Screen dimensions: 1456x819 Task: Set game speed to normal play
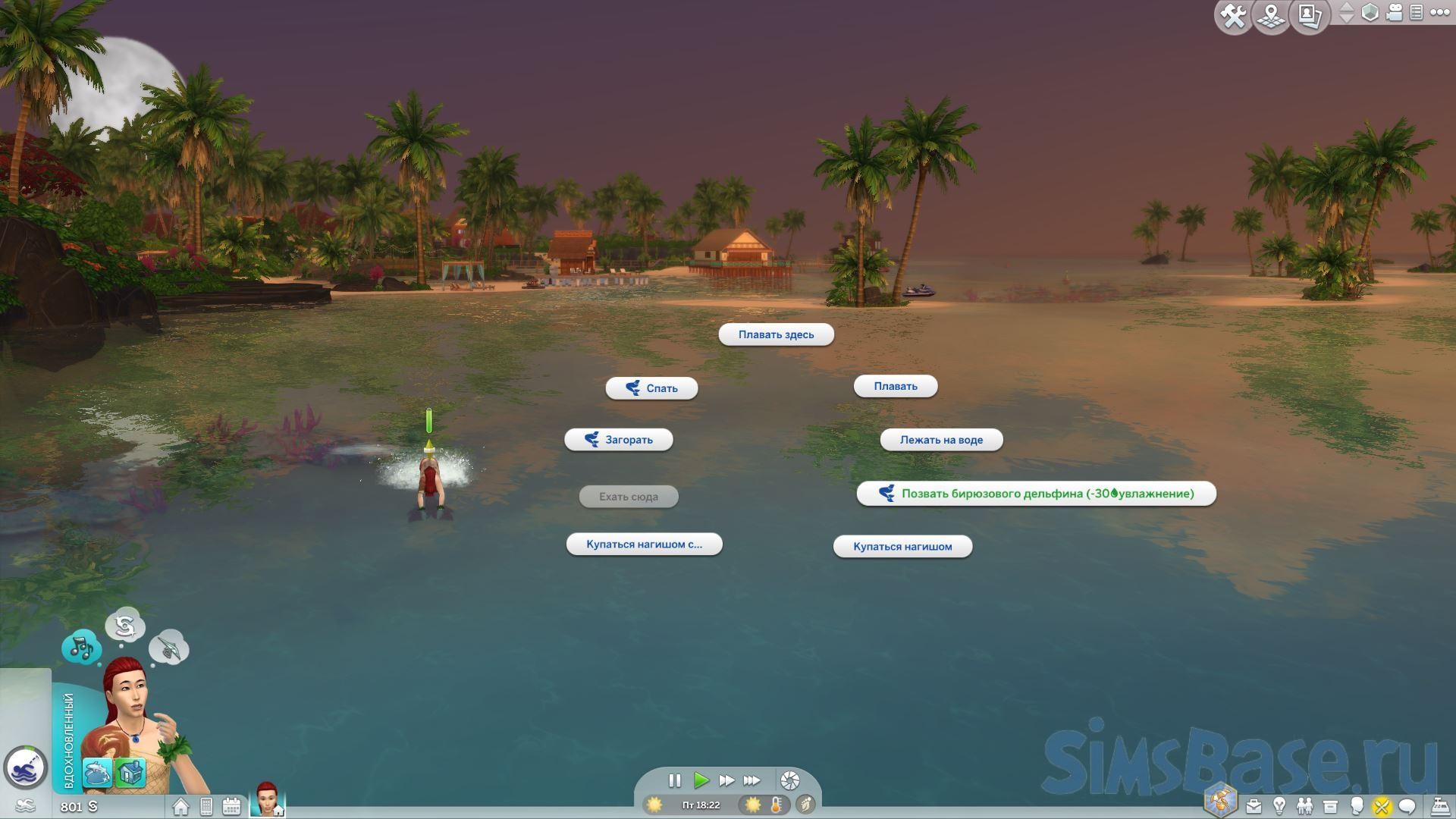701,780
